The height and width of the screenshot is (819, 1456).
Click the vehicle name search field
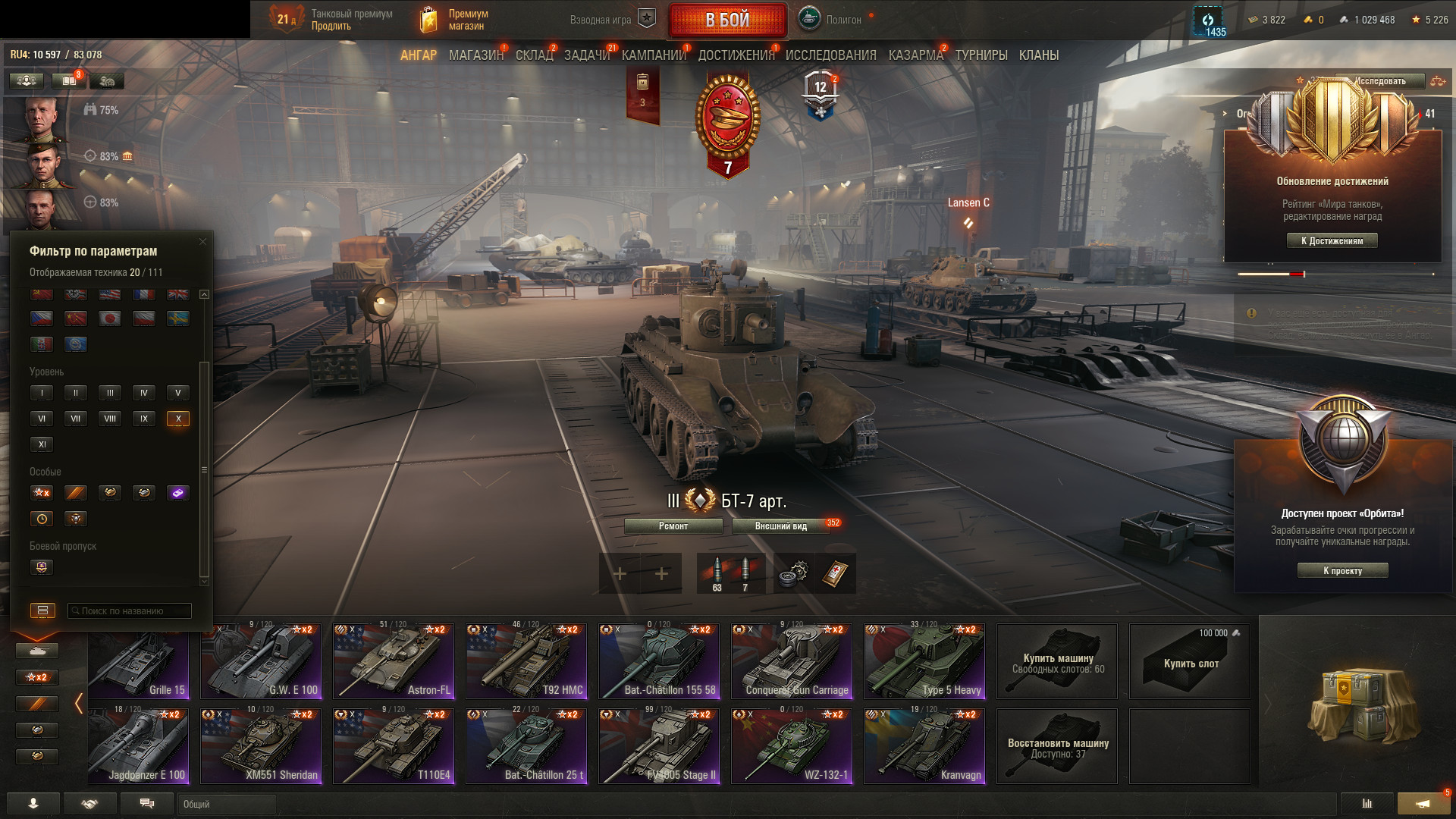130,611
